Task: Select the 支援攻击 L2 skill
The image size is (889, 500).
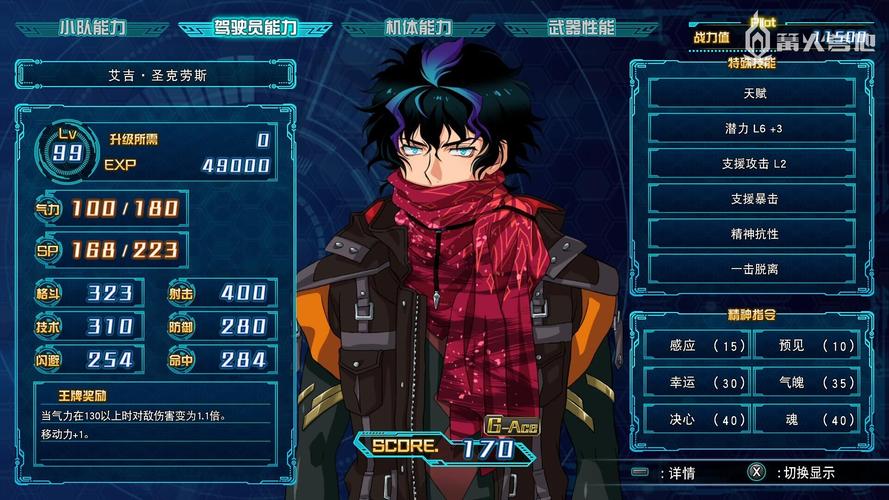Action: pyautogui.click(x=752, y=163)
